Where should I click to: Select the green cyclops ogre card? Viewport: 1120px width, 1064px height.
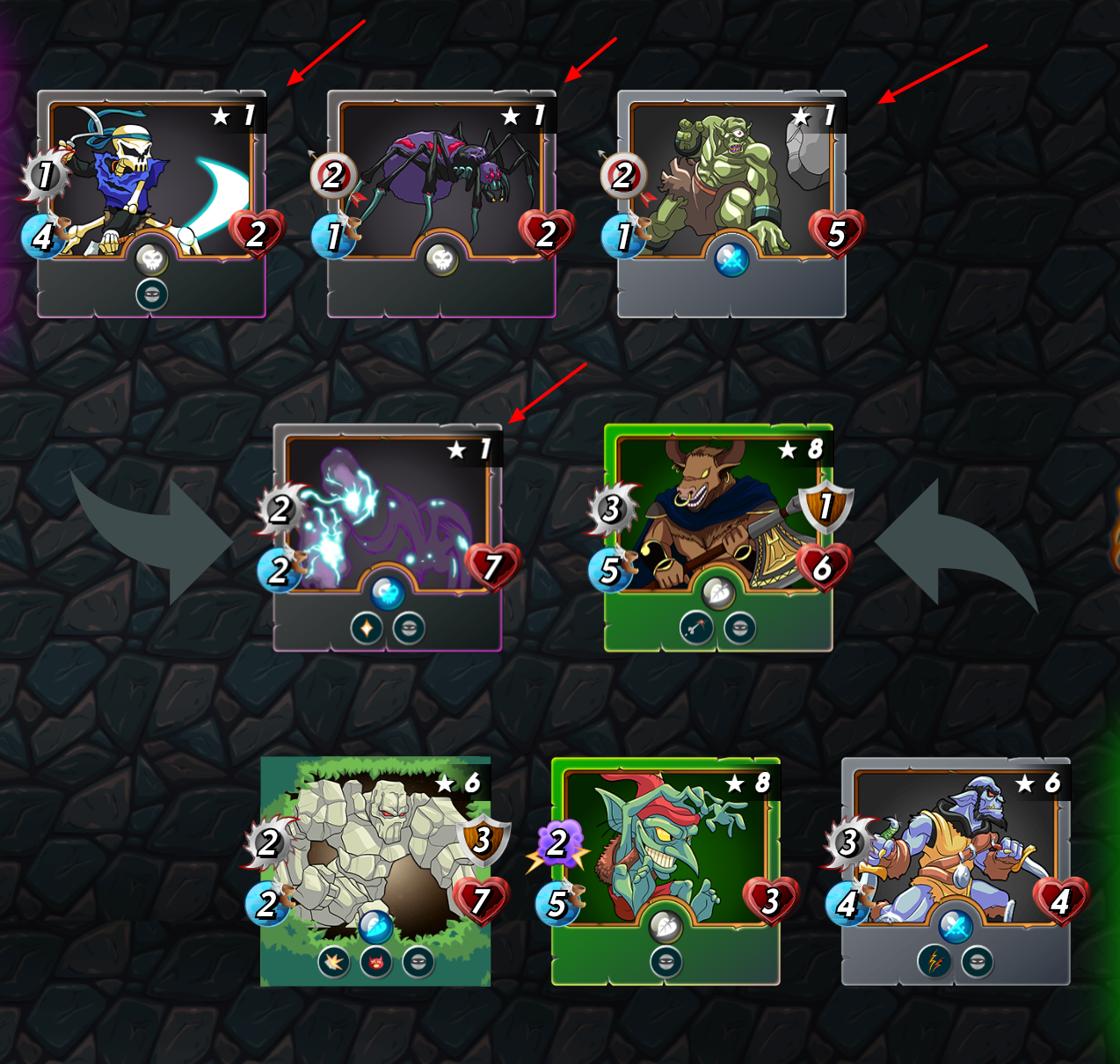[731, 203]
